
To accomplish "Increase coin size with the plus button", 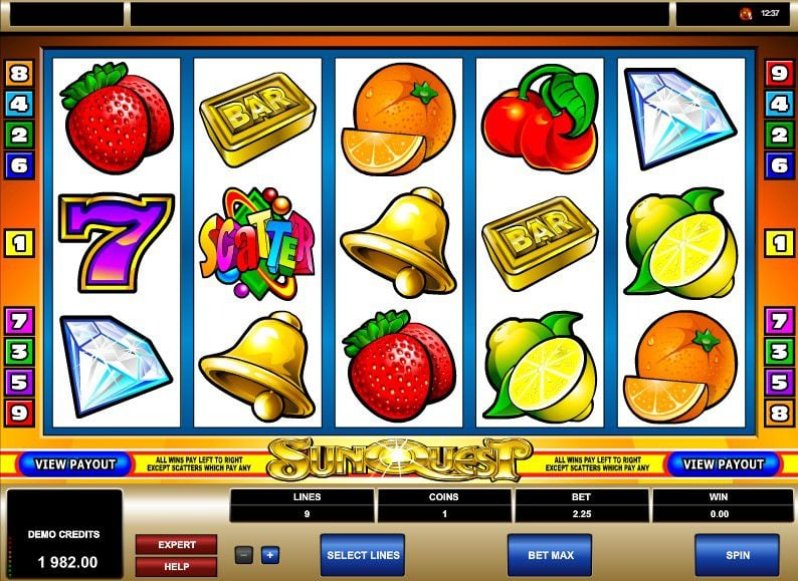I will (270, 555).
